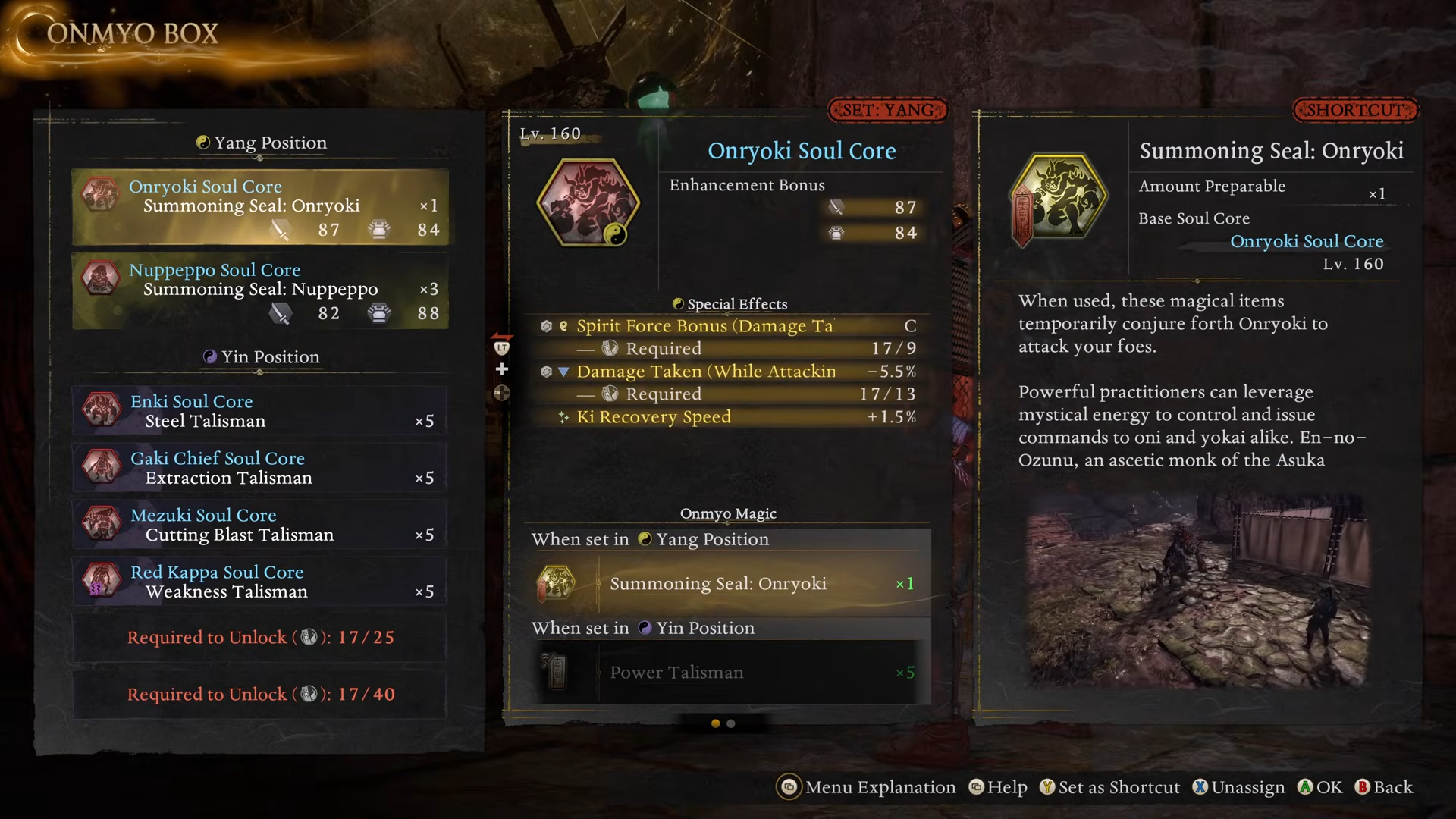The height and width of the screenshot is (819, 1456).
Task: Select Mezuki Soul Core Cutting Blast Talisman
Action: point(260,525)
